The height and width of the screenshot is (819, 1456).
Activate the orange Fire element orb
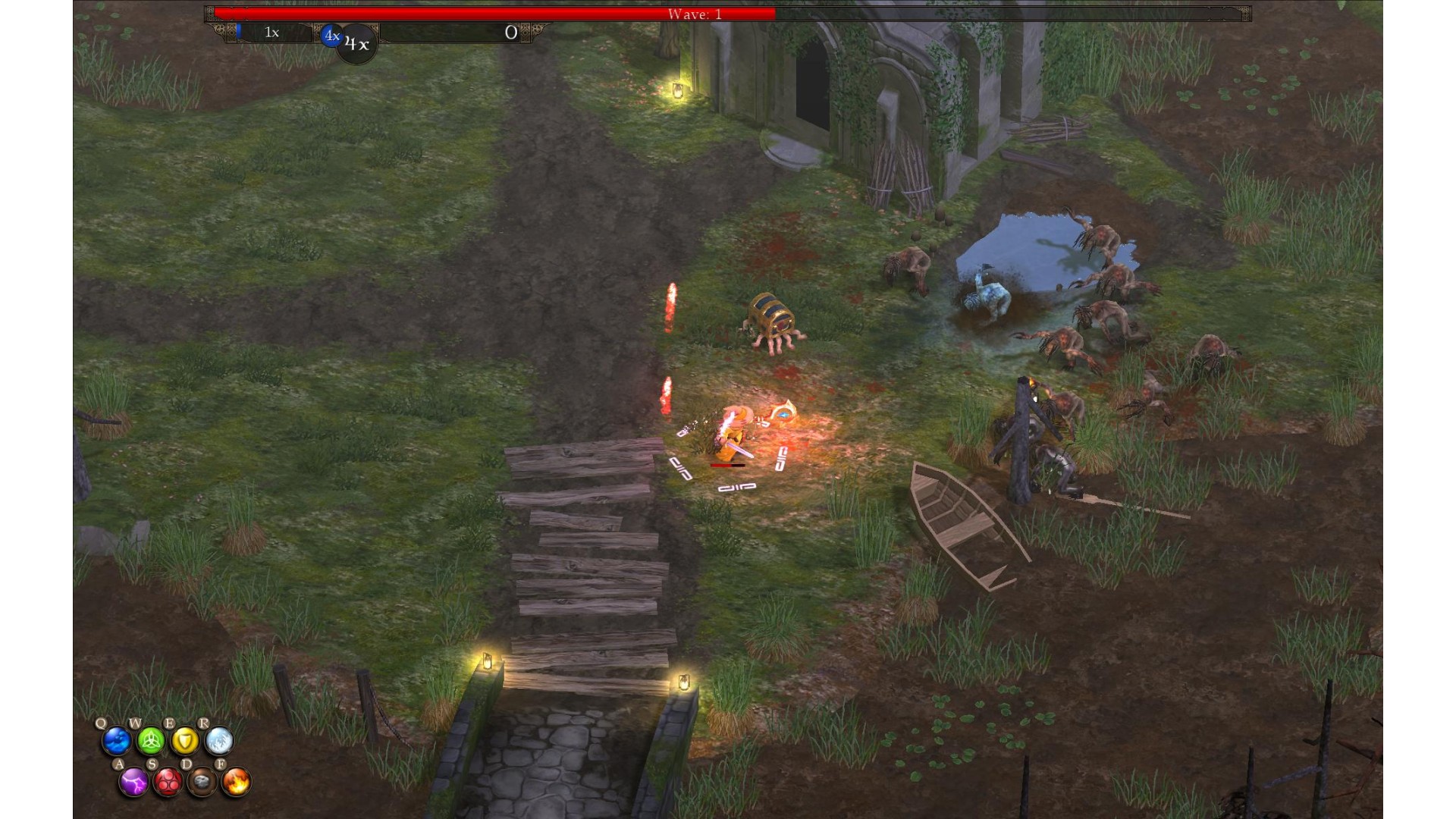pyautogui.click(x=236, y=782)
